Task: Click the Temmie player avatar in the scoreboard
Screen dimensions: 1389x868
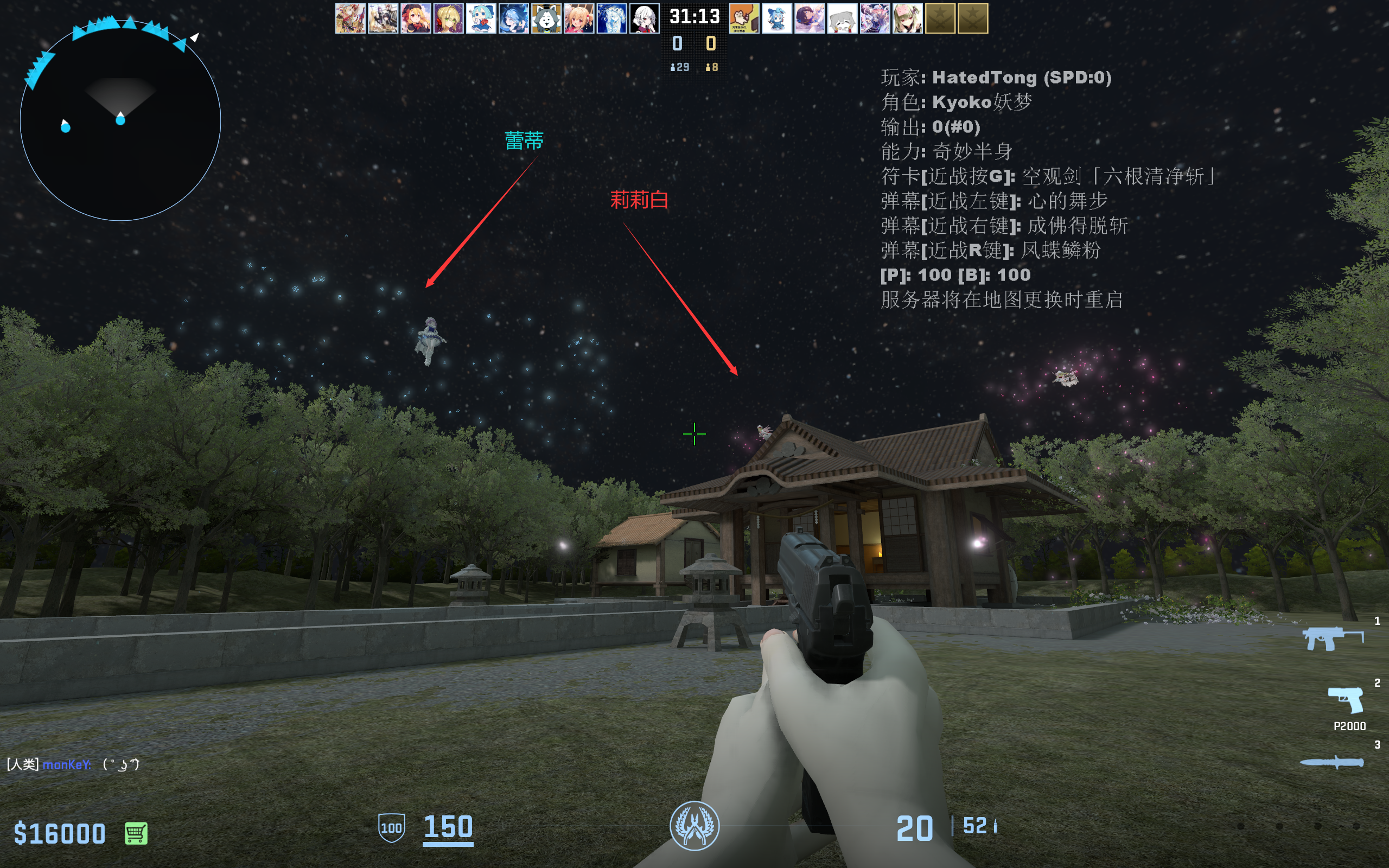Action: coord(546,19)
